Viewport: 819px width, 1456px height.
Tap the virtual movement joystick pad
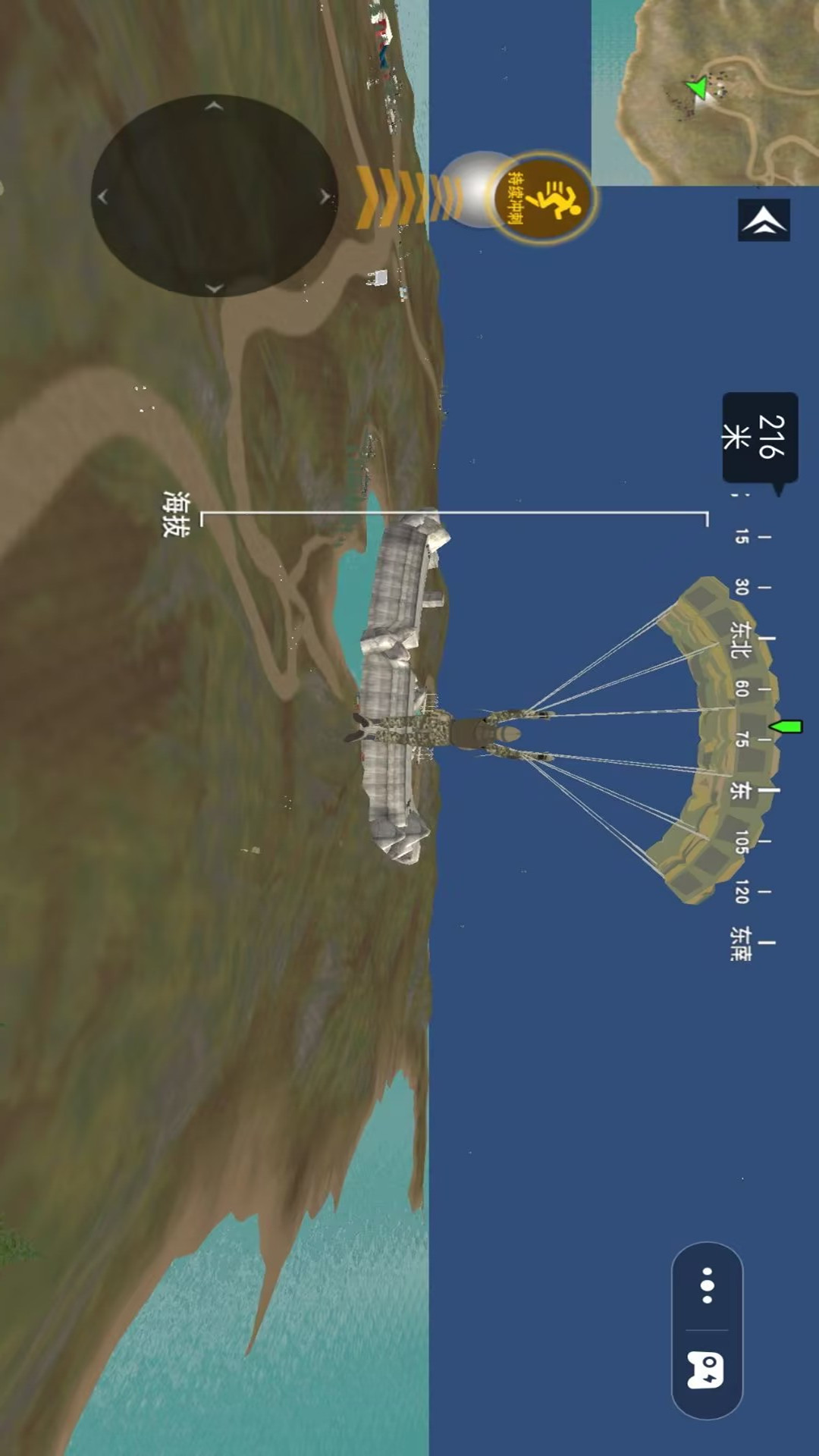(x=214, y=196)
